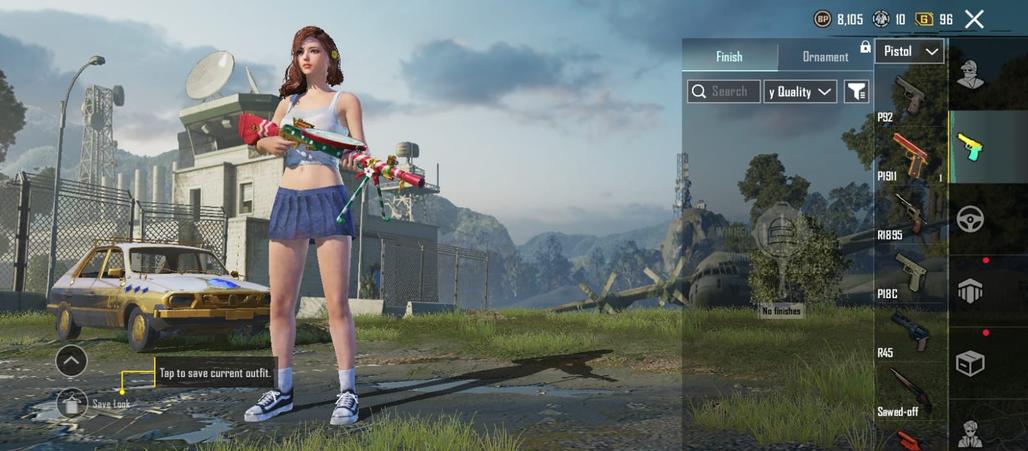Select the R45 revolver
Screen dimensions: 1028x451
pyautogui.click(x=910, y=333)
